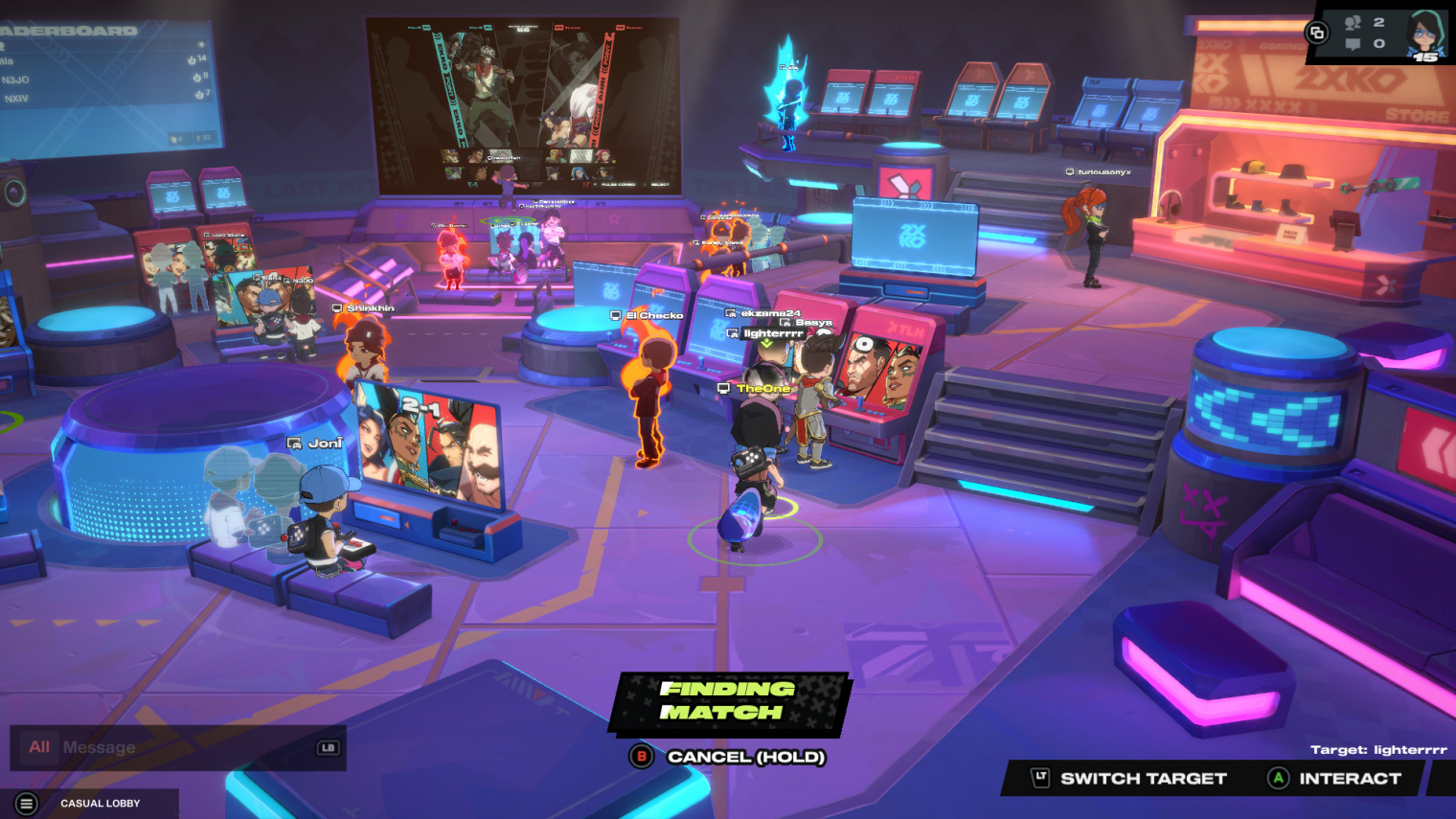Click the Finding Match banner

pyautogui.click(x=728, y=701)
